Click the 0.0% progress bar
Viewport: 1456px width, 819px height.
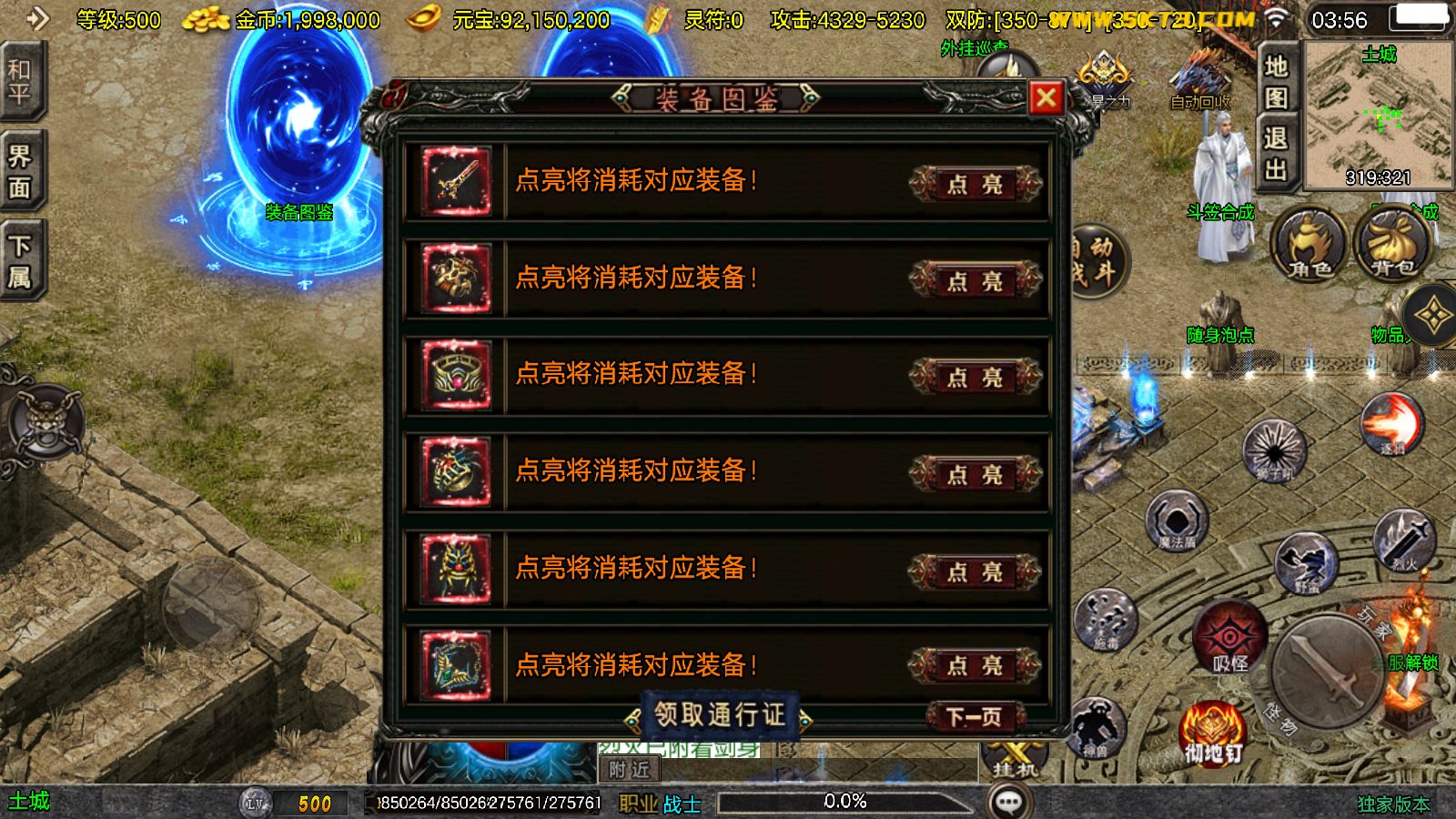point(844,802)
